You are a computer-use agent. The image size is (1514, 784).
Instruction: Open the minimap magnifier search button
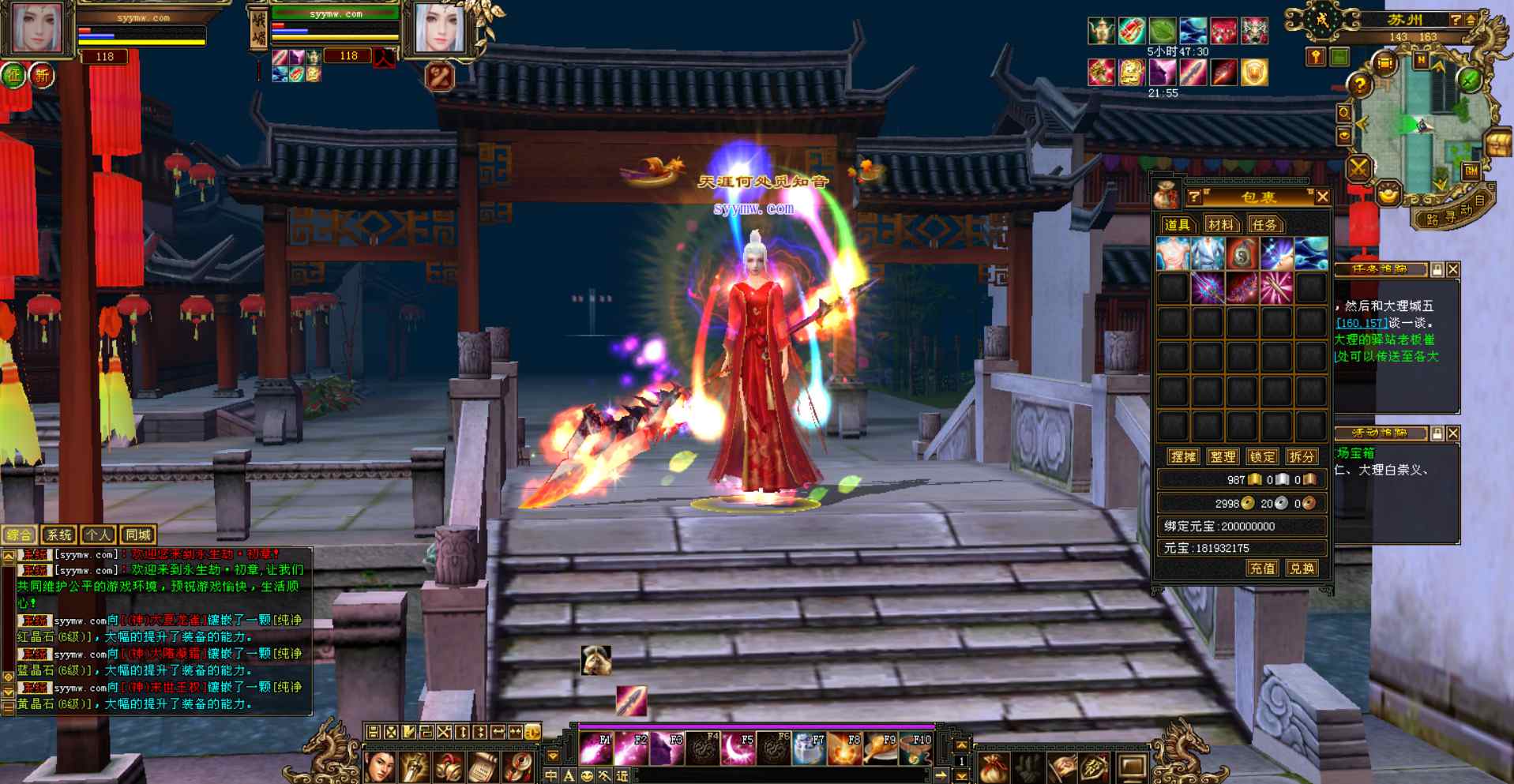click(1343, 114)
